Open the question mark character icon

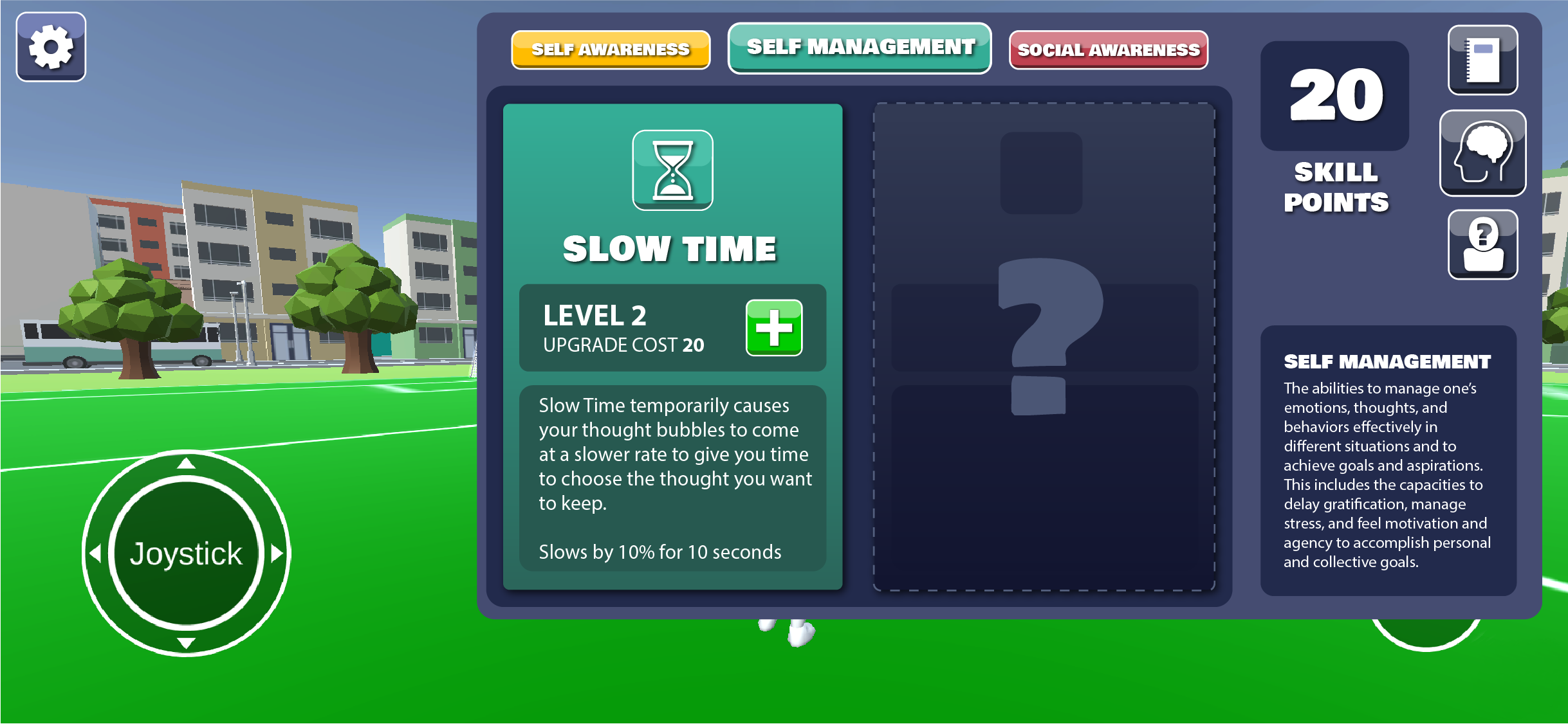pos(1482,245)
